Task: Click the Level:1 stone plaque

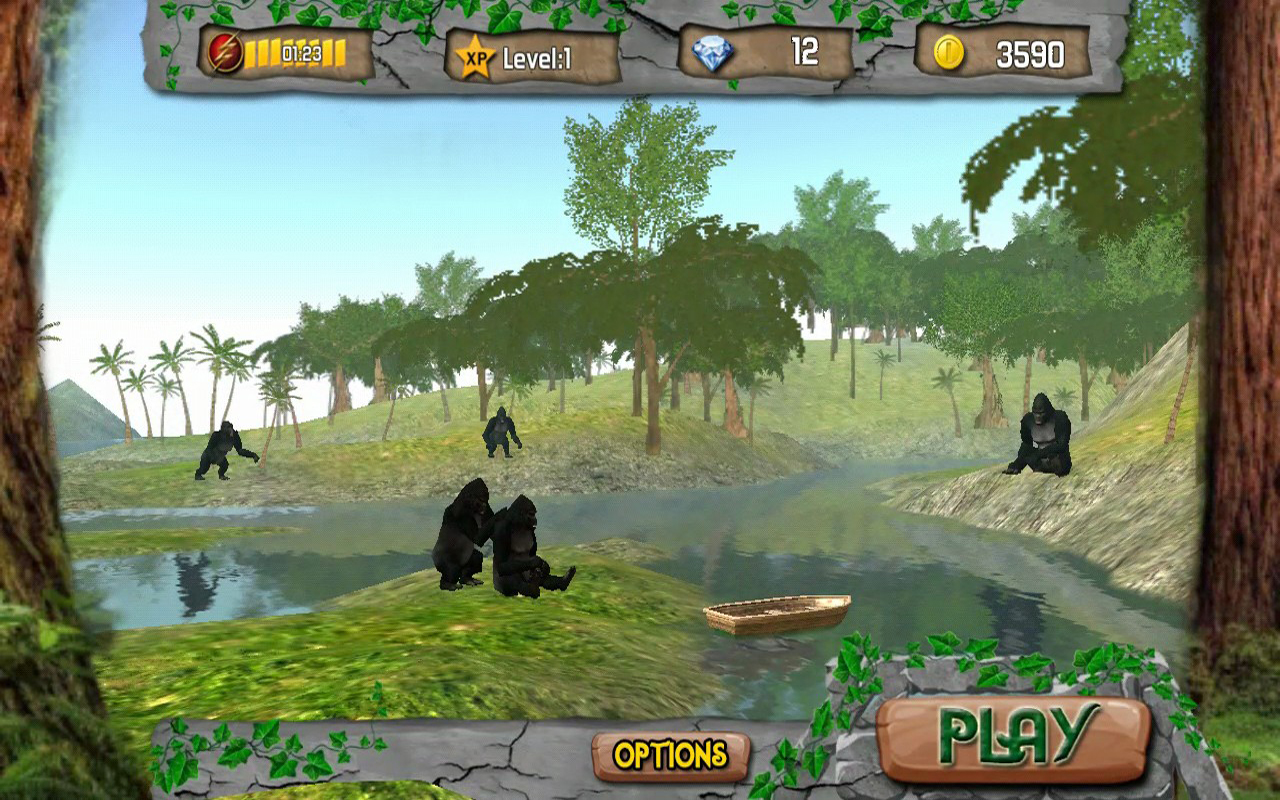Action: (x=530, y=56)
